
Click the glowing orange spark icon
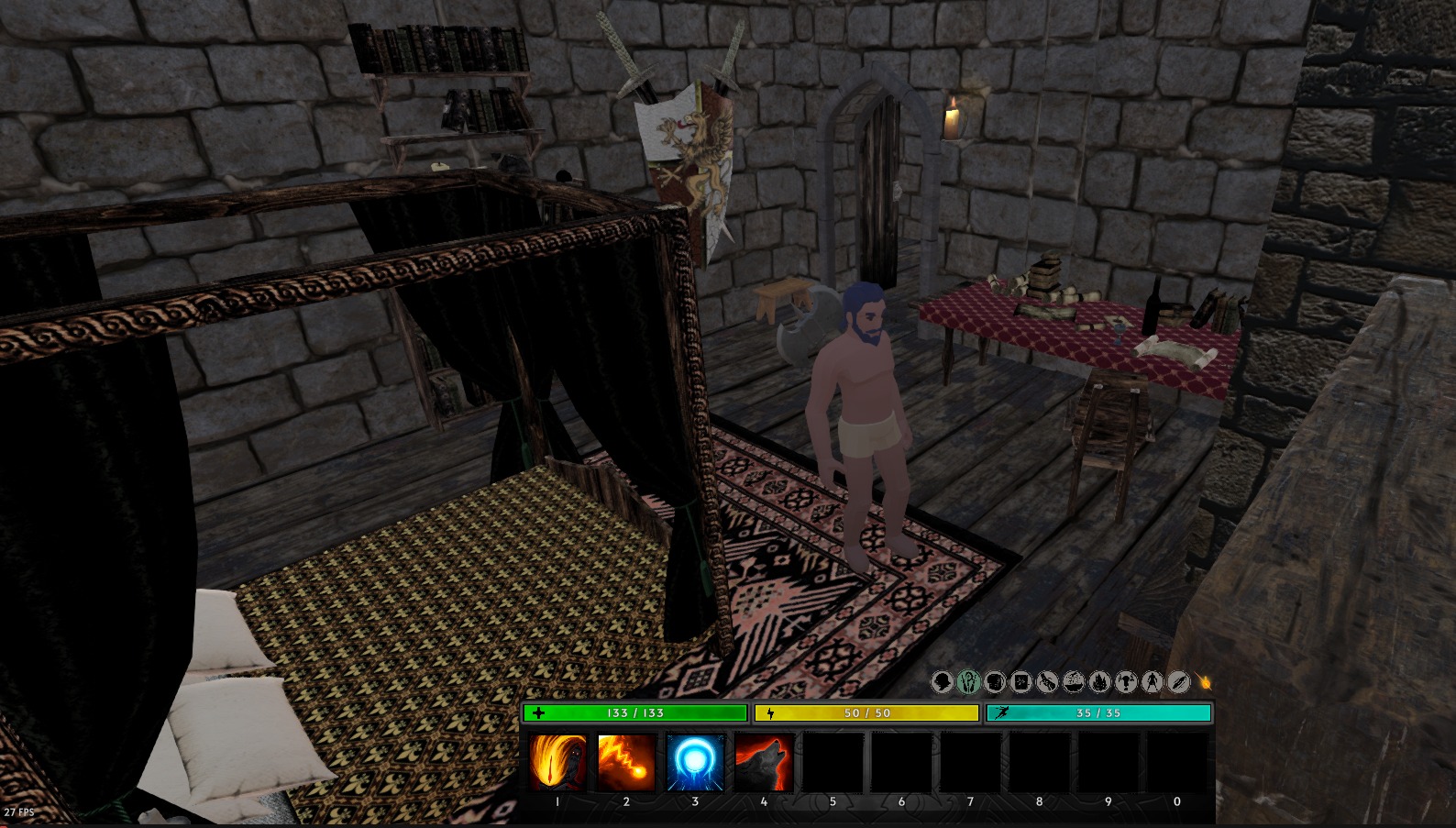pyautogui.click(x=1204, y=682)
